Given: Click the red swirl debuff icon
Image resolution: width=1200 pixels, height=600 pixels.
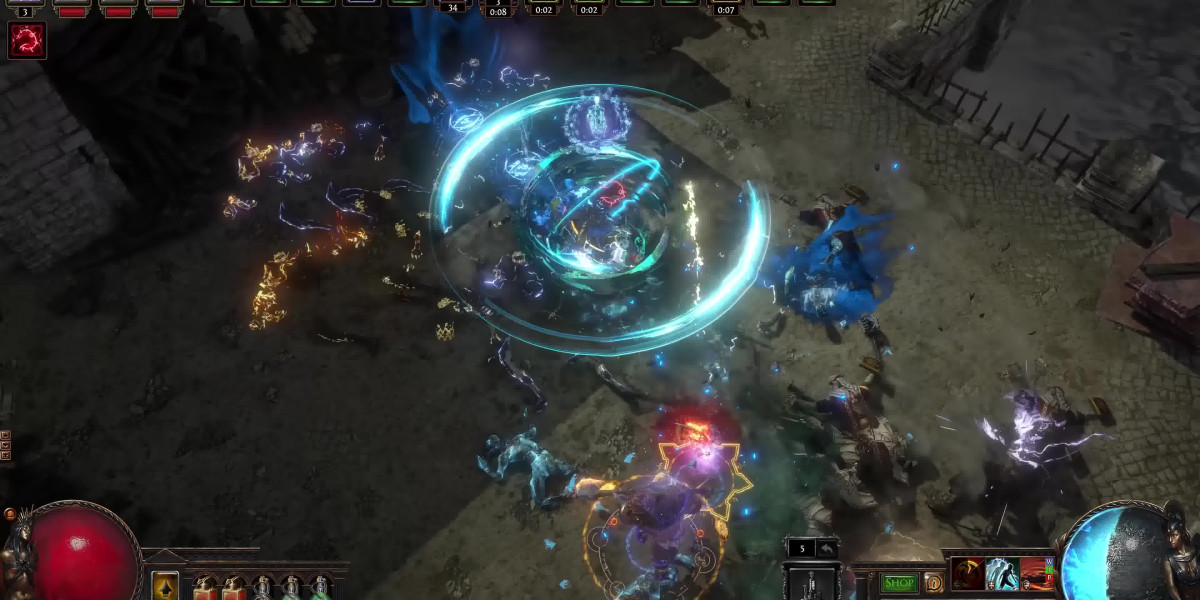Looking at the screenshot, I should [27, 41].
